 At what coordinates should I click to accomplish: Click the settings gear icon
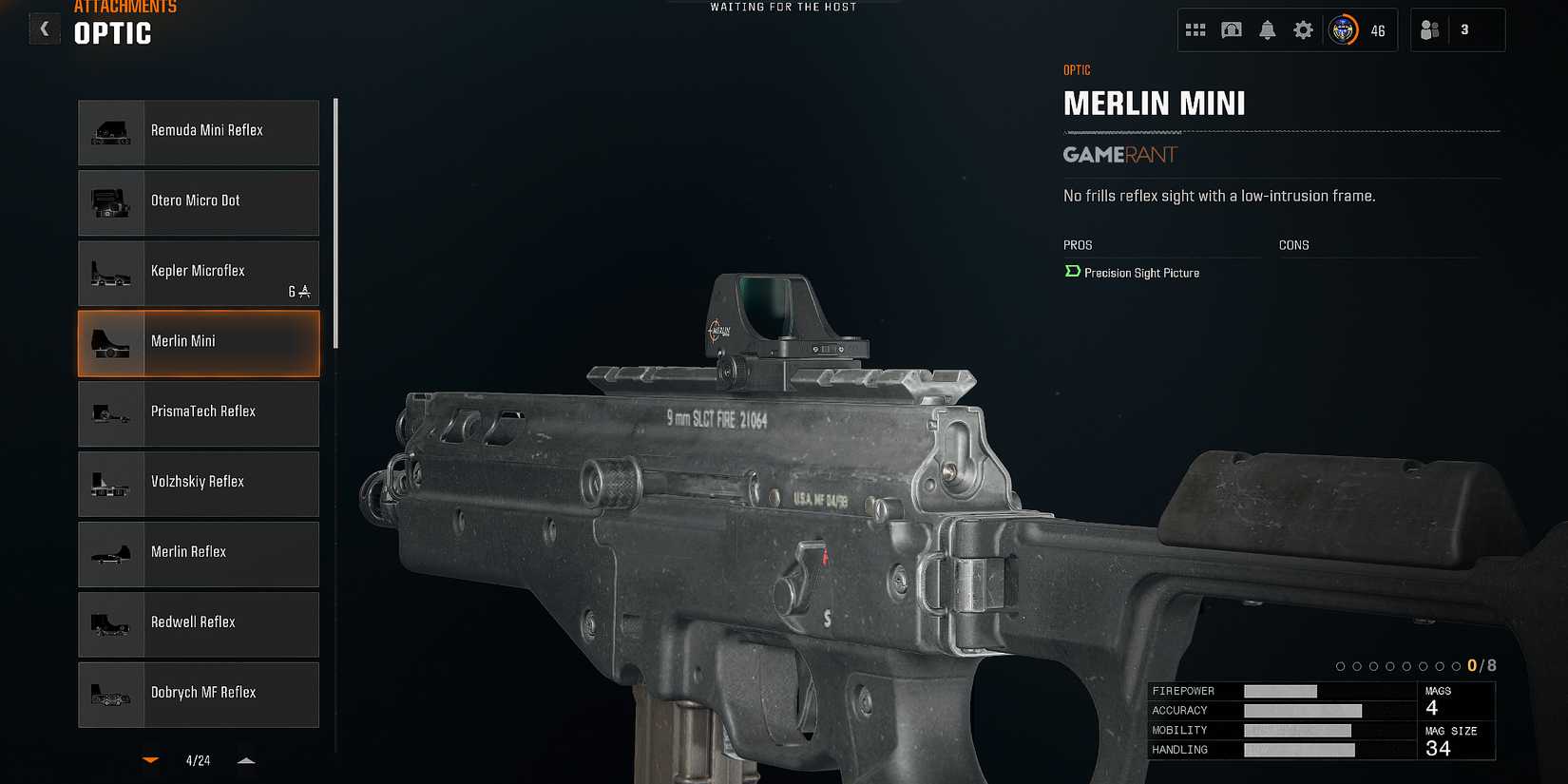1303,29
